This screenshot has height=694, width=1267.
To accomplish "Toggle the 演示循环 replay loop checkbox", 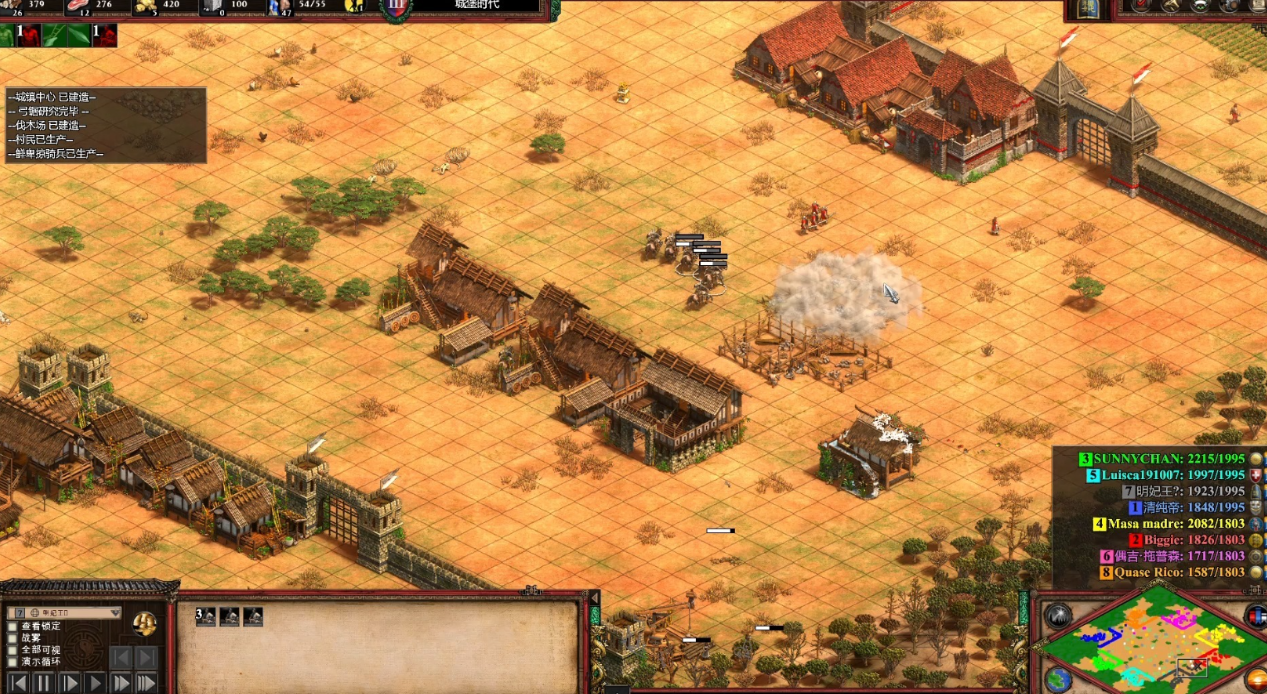I will coord(13,662).
